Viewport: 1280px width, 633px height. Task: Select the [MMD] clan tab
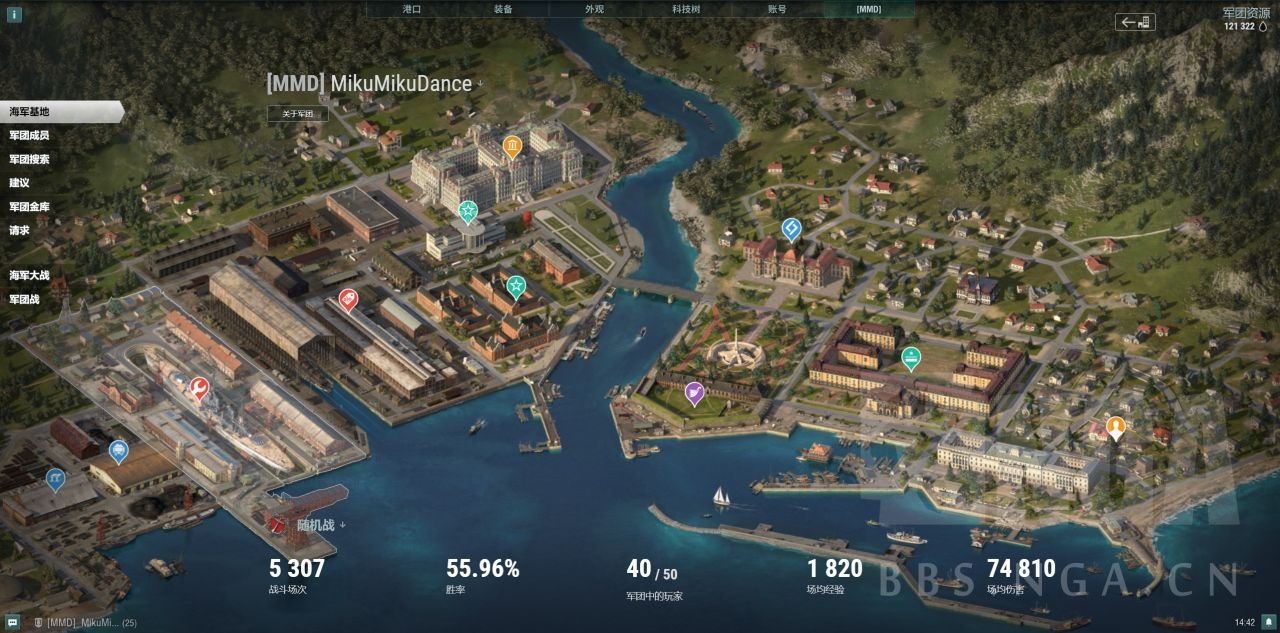(x=868, y=9)
